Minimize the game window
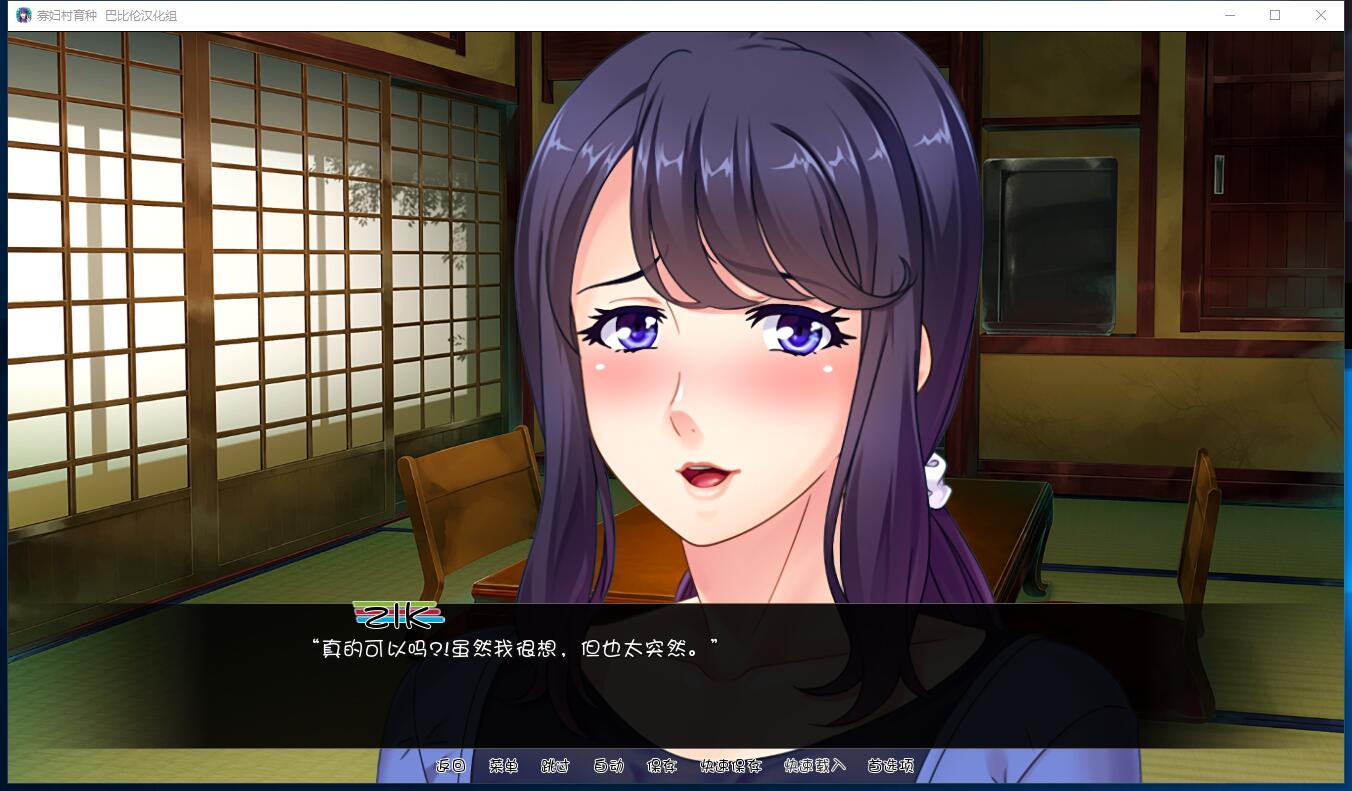Screen dimensions: 1352x791 pos(1229,15)
